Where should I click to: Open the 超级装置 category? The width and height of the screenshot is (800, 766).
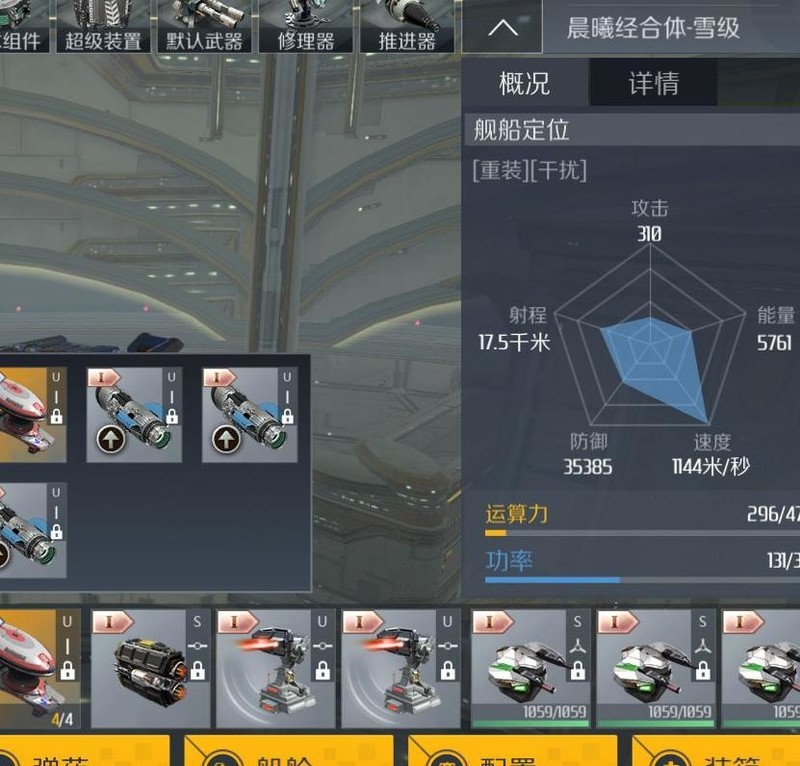pyautogui.click(x=103, y=27)
